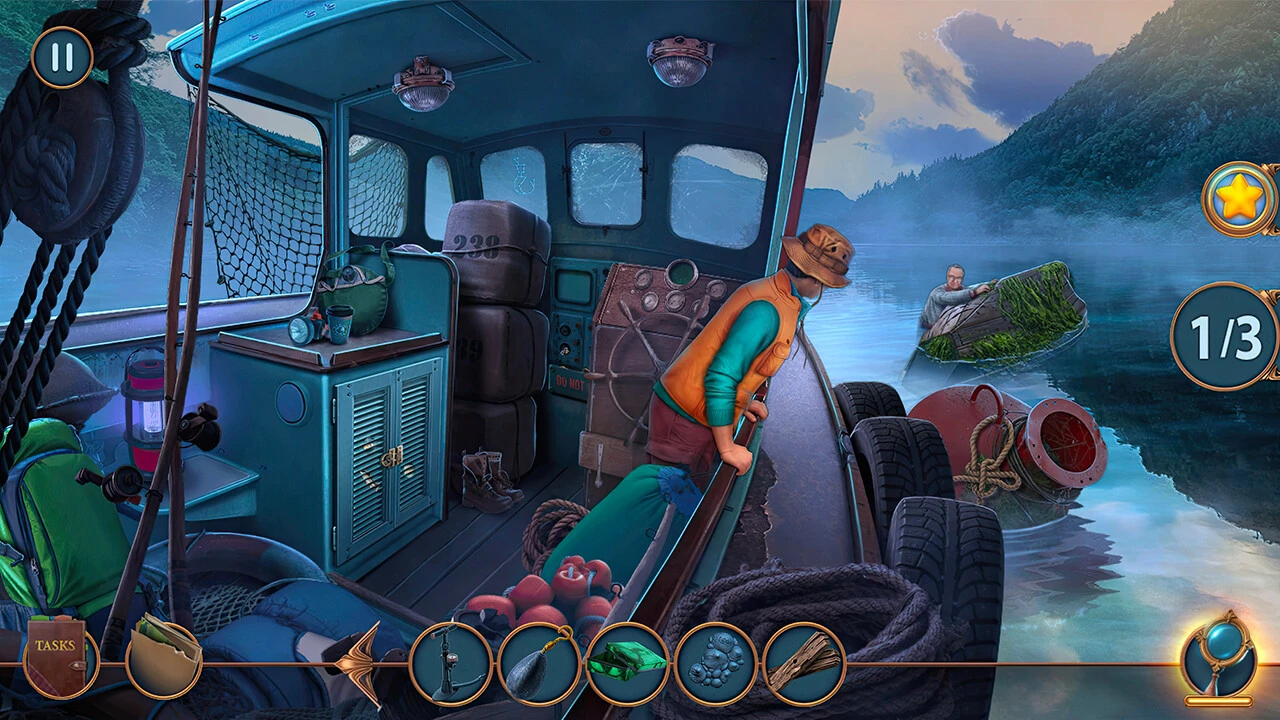Select the wooden plank inventory item
This screenshot has height=720, width=1280.
coord(804,663)
